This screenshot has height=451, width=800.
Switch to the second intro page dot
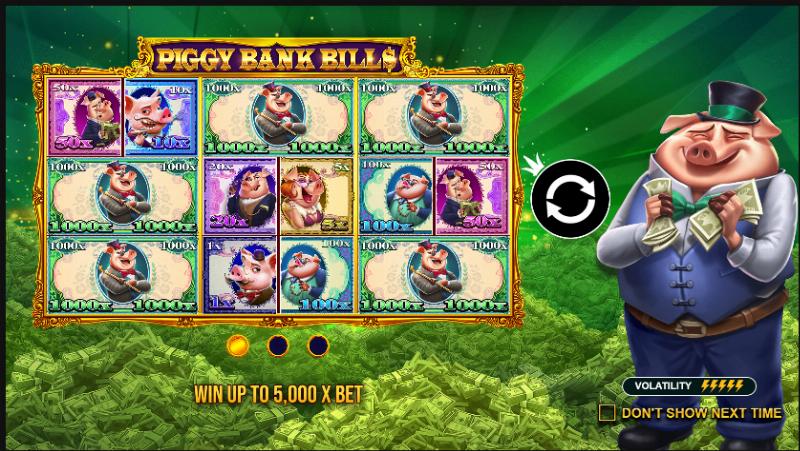click(x=278, y=346)
